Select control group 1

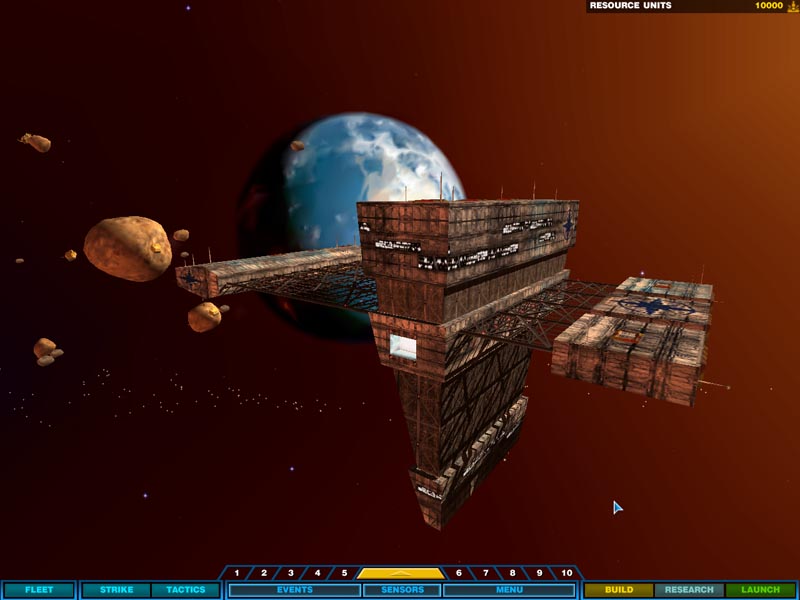pos(237,573)
